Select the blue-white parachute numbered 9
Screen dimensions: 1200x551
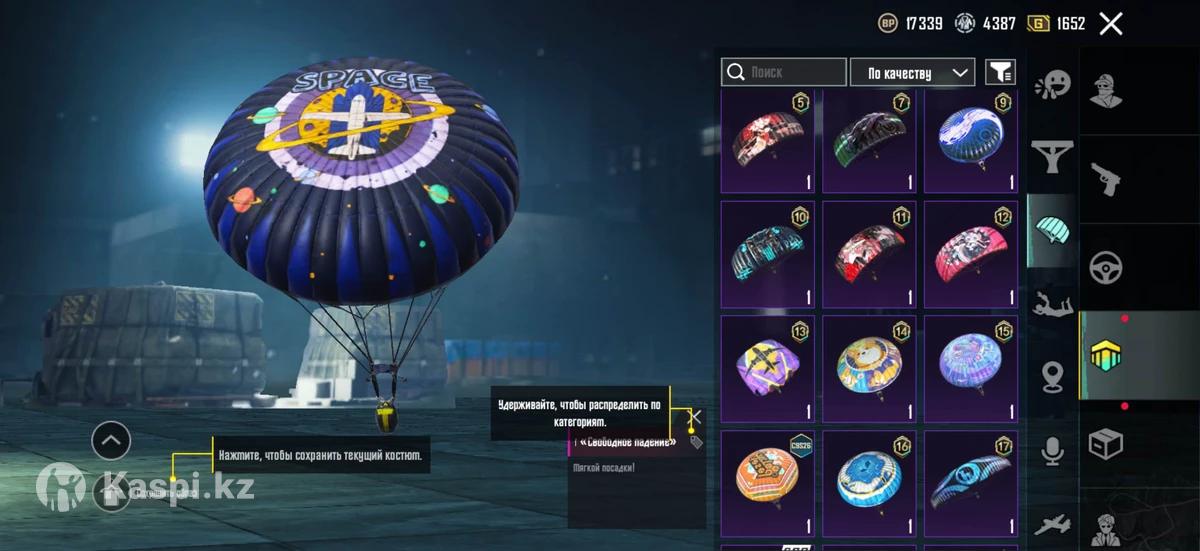(x=971, y=142)
